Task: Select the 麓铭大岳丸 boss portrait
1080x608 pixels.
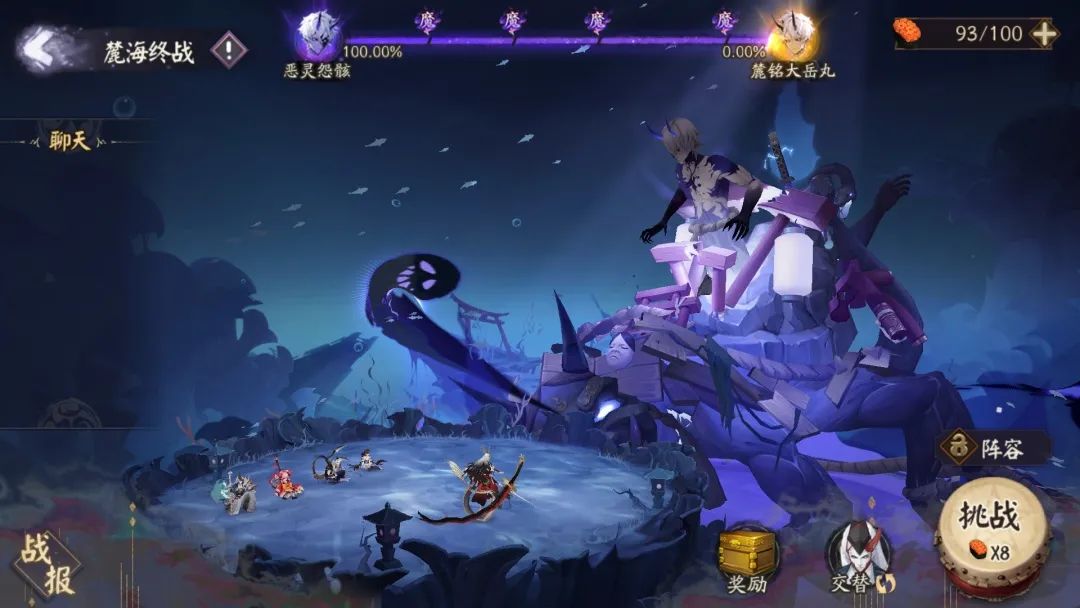Action: click(792, 36)
